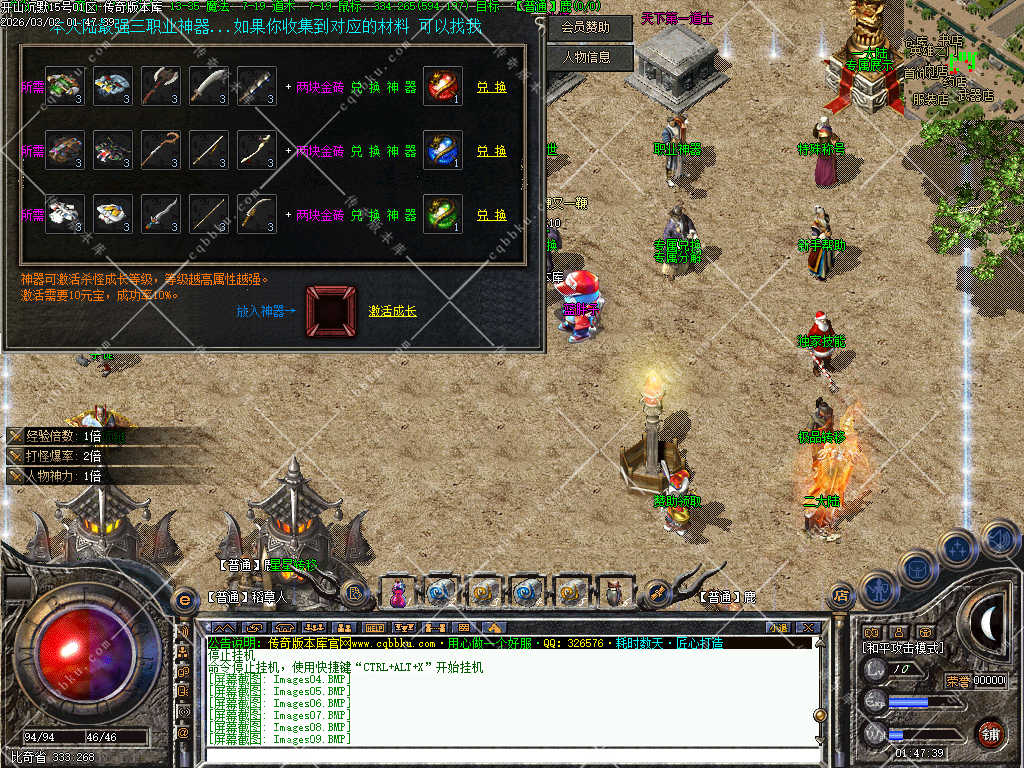Open the red 铺 stall button
Viewport: 1024px width, 768px height.
[990, 733]
